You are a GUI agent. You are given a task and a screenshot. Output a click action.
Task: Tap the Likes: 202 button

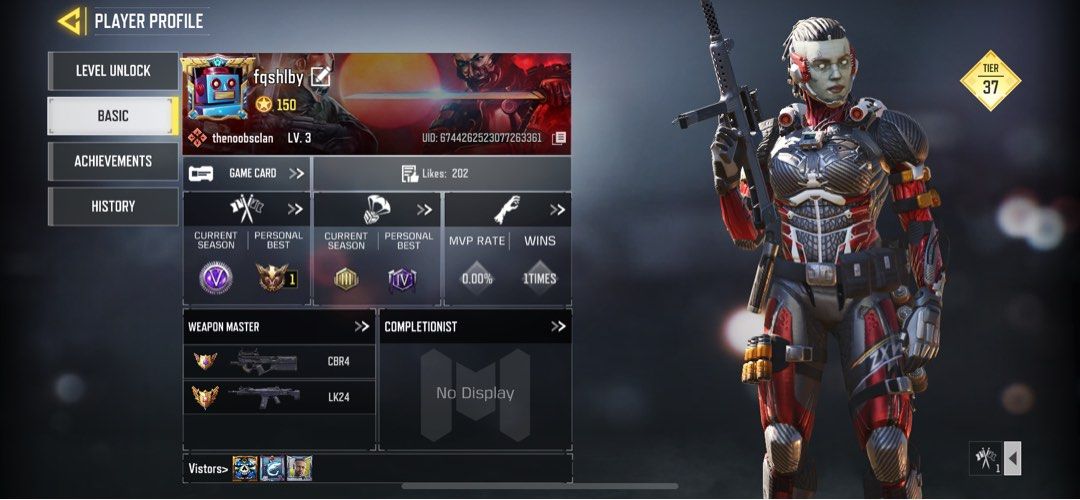pos(441,174)
